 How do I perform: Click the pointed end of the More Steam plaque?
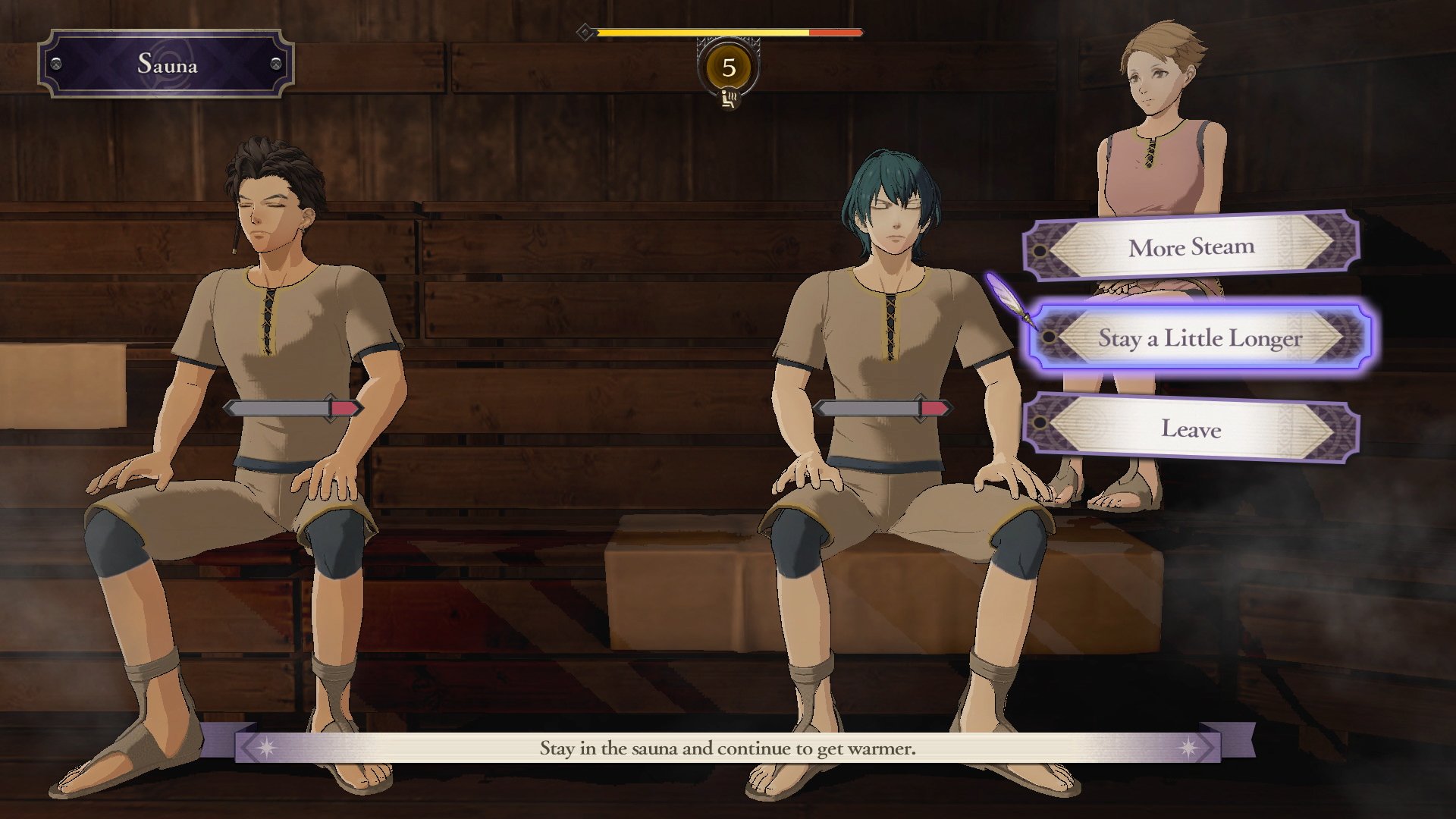click(x=1327, y=245)
